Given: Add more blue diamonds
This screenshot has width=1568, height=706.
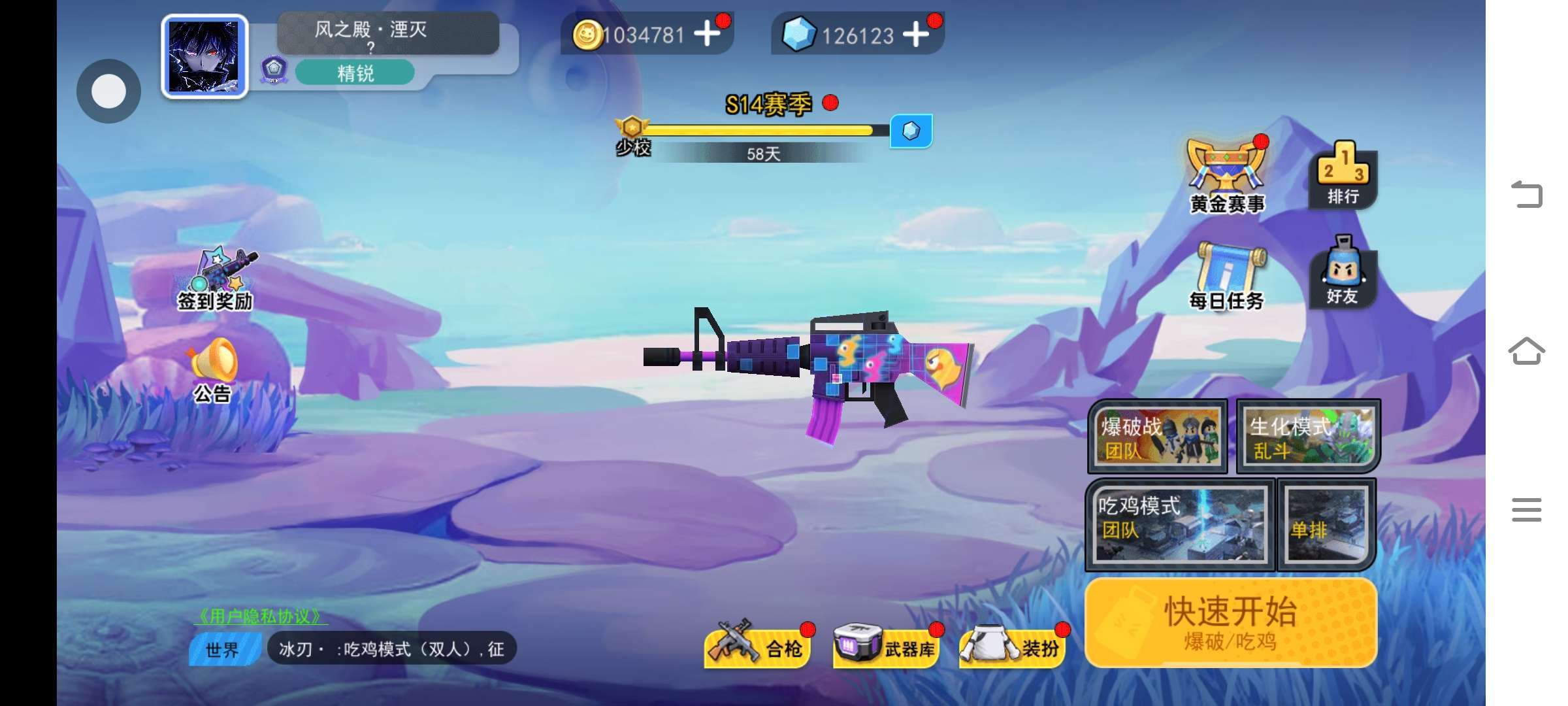Looking at the screenshot, I should tap(916, 34).
